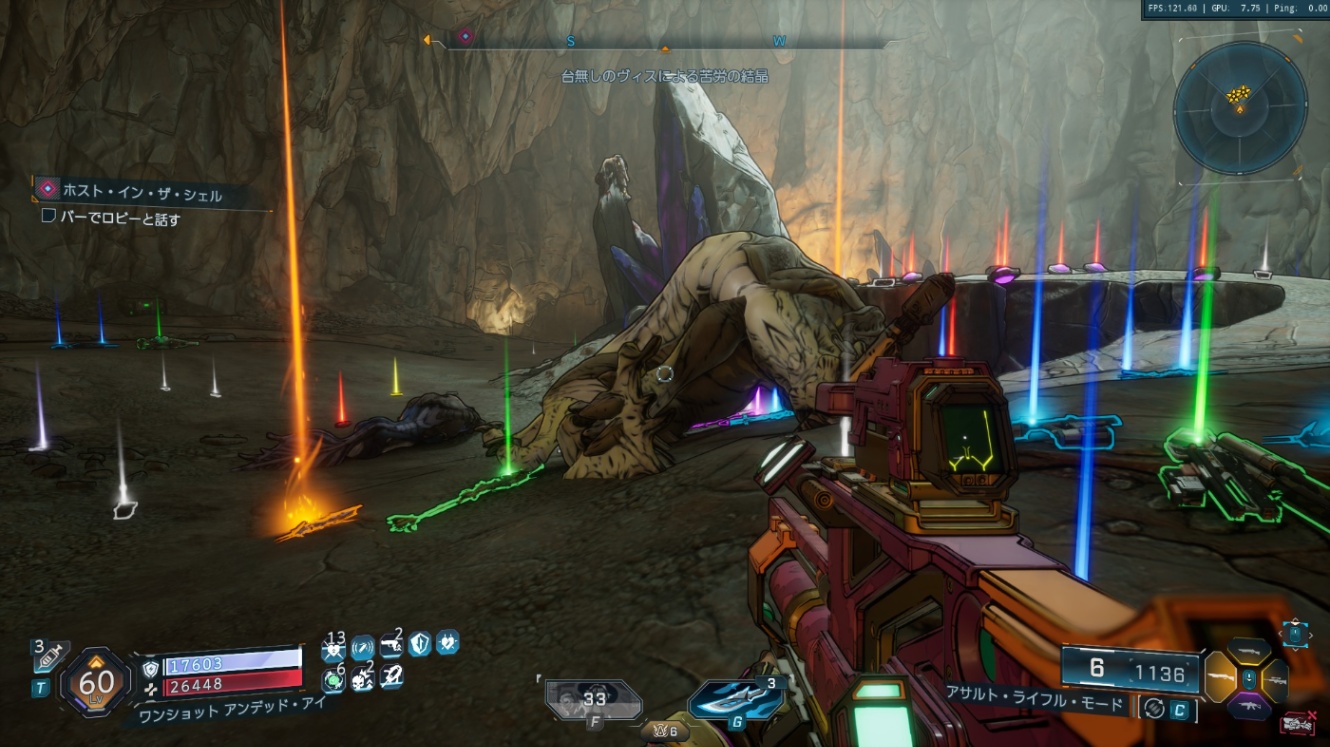Click the circular minimap
Image resolution: width=1330 pixels, height=747 pixels.
click(1240, 108)
